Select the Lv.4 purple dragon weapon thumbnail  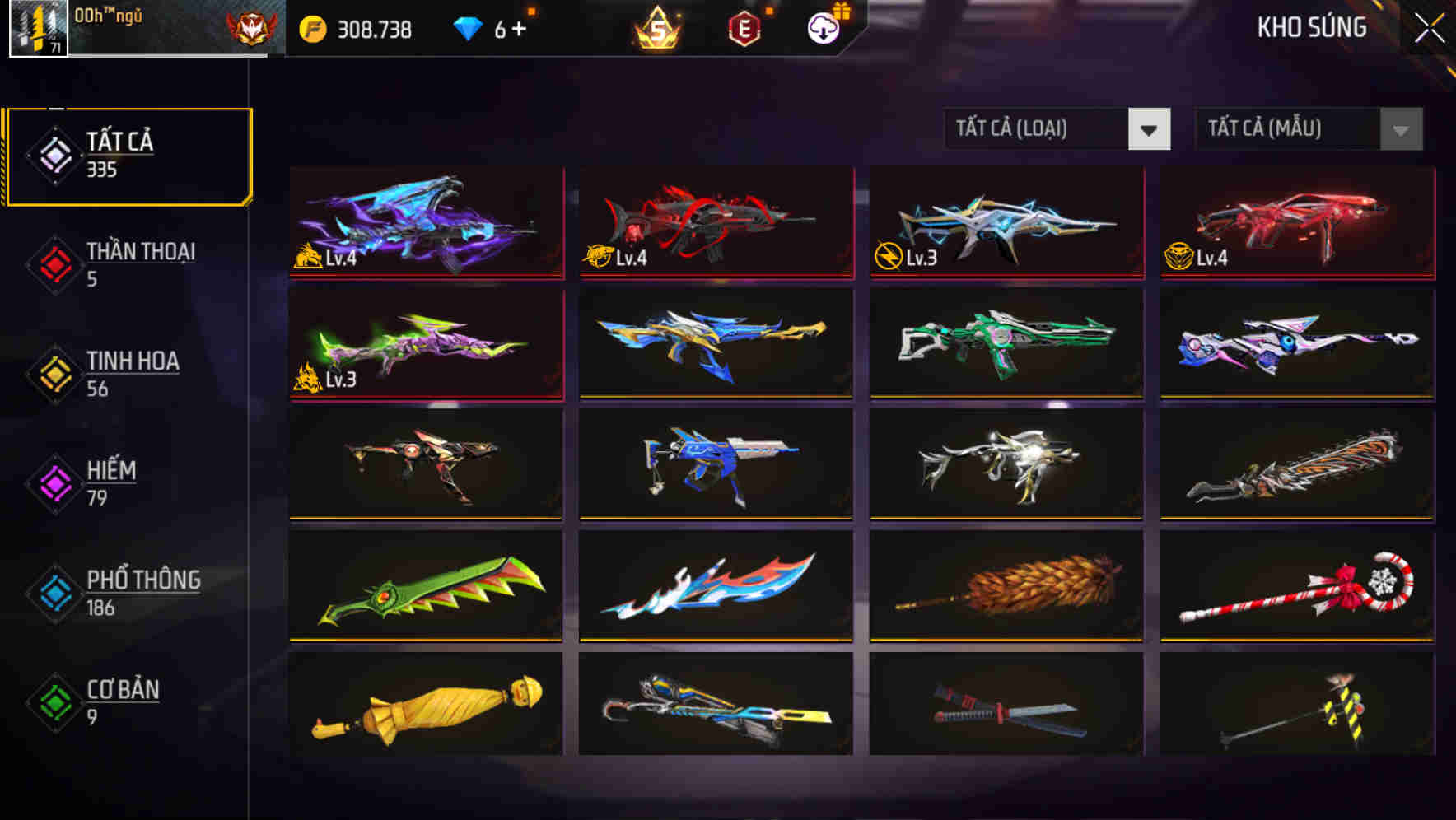click(424, 224)
